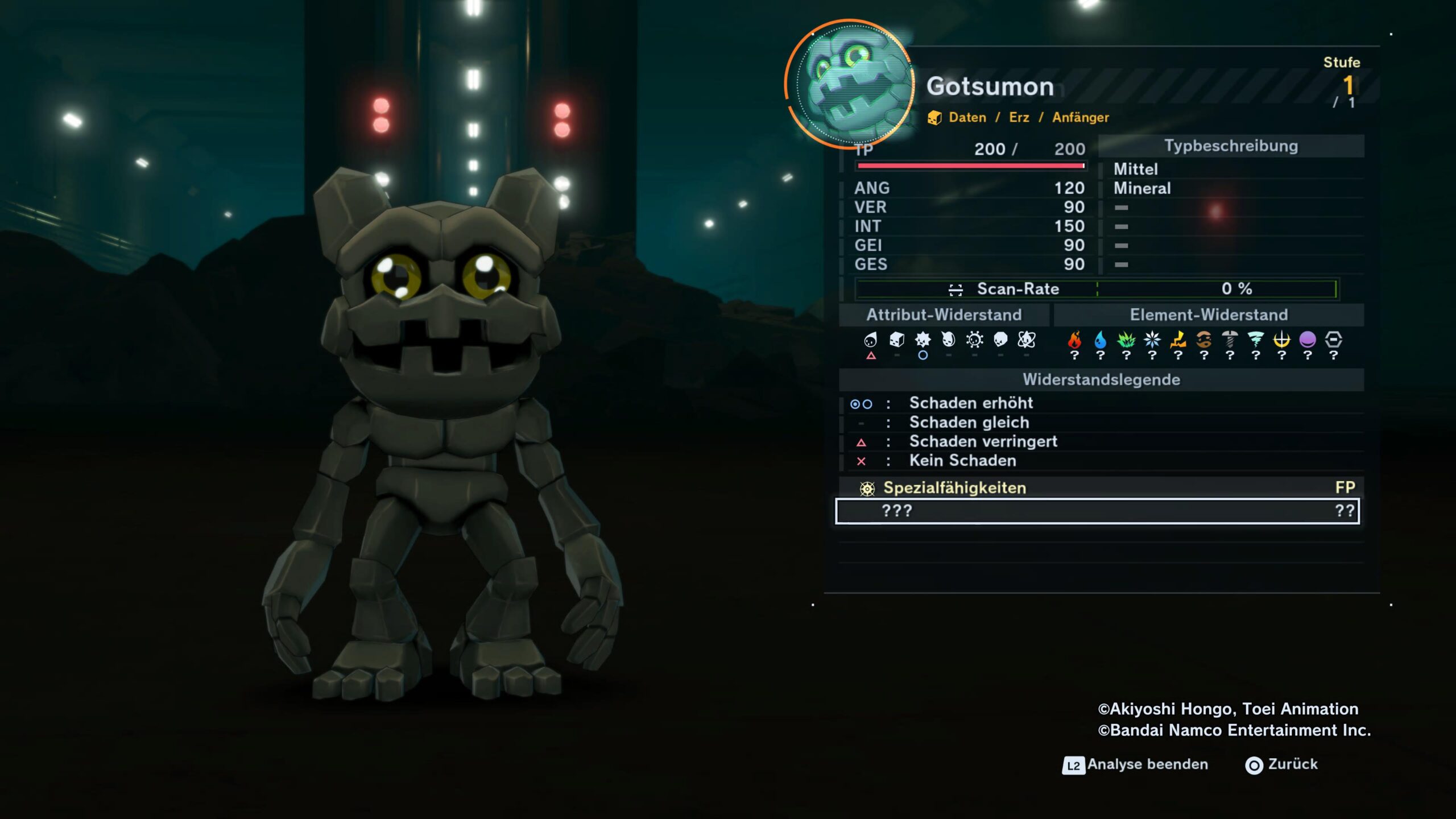The image size is (1456, 819).
Task: Choose the water droplet element icon
Action: 1100,340
